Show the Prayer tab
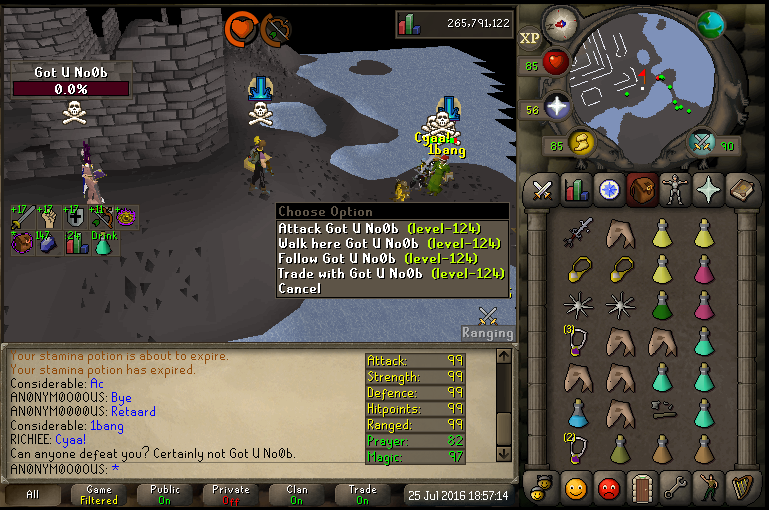769x510 pixels. (708, 189)
